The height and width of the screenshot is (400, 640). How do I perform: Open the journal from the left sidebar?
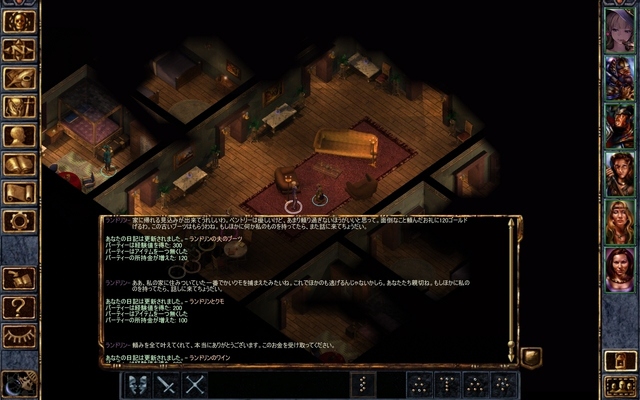coord(19,77)
